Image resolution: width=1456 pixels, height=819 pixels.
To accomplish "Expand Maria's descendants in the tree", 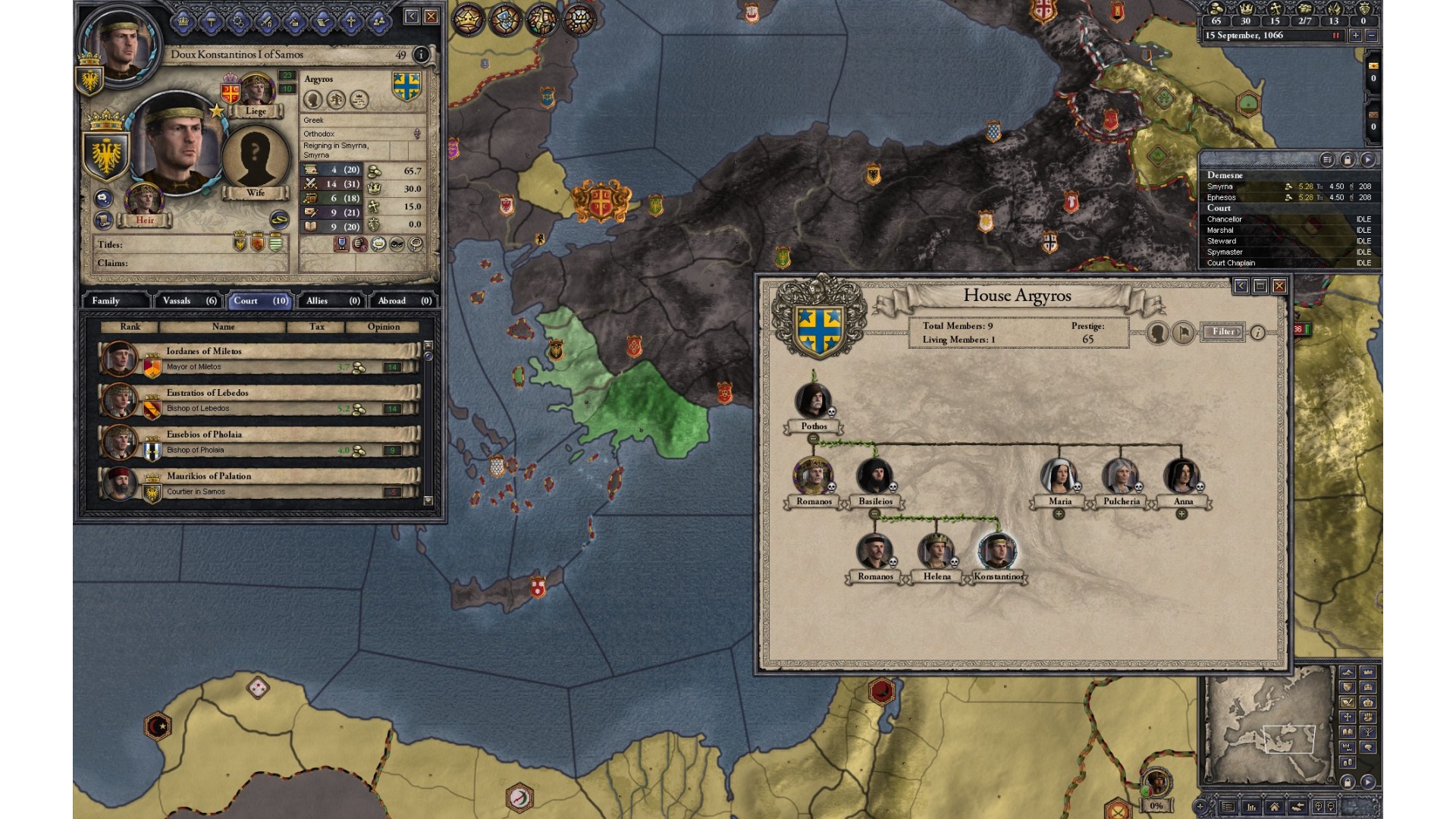I will [1059, 514].
